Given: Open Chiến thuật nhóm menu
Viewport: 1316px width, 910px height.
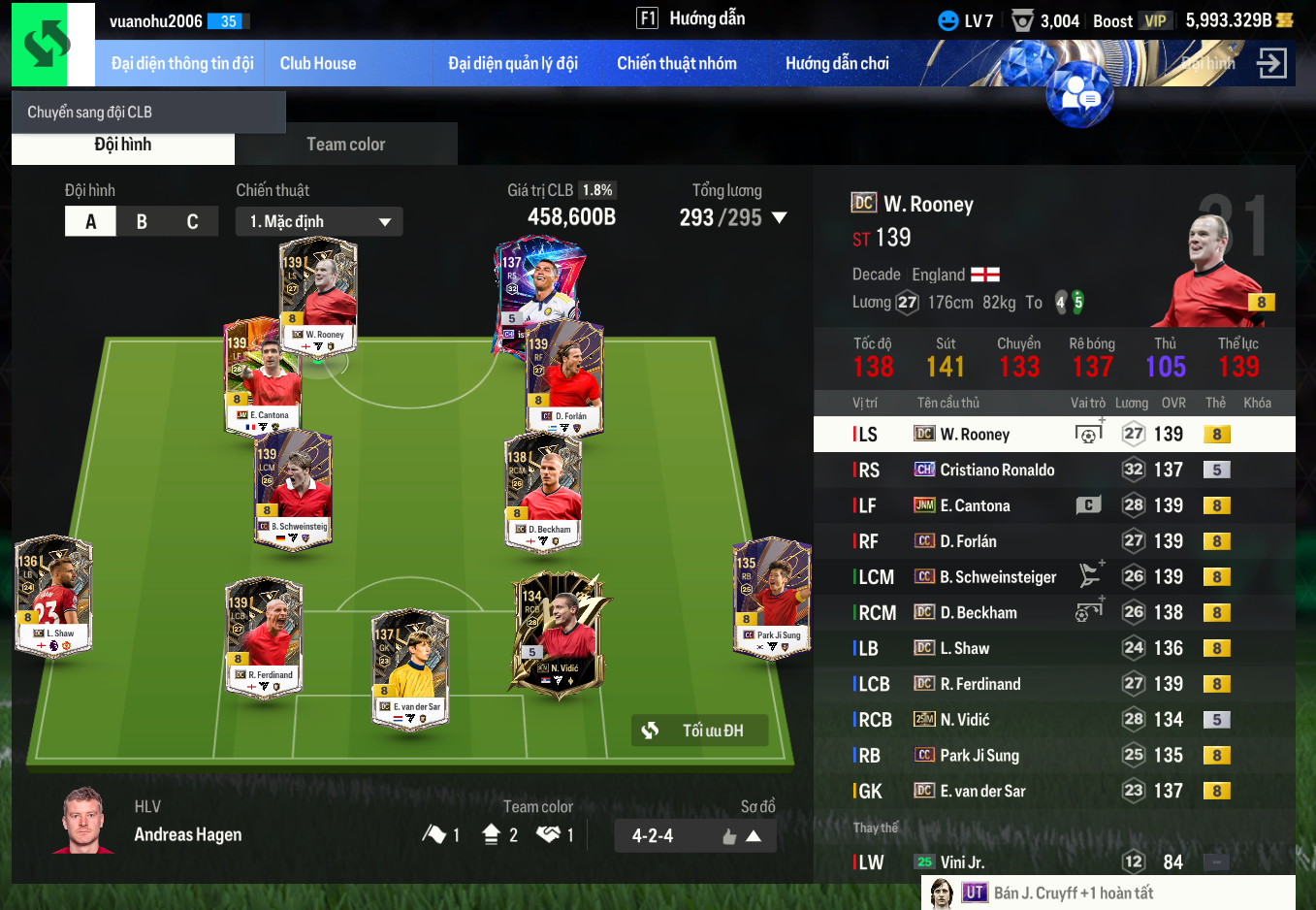Looking at the screenshot, I should pos(677,64).
